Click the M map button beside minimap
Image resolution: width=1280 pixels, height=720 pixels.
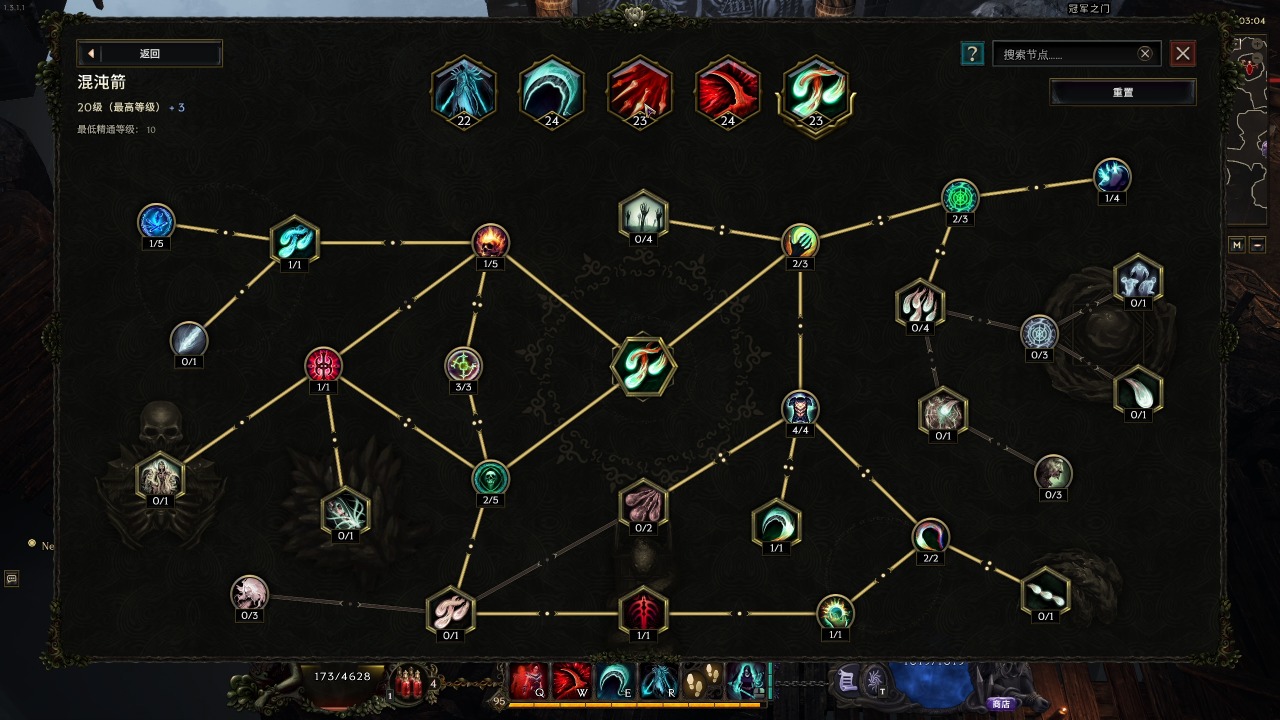click(1237, 245)
